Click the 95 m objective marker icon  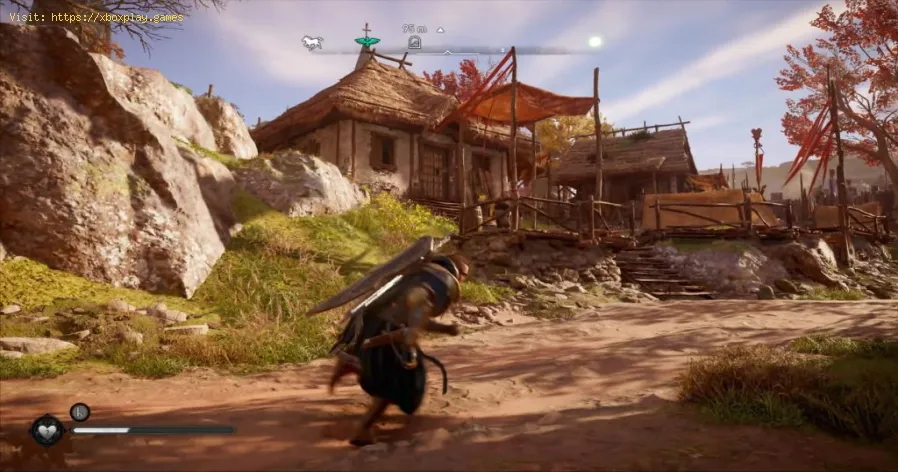click(x=414, y=42)
